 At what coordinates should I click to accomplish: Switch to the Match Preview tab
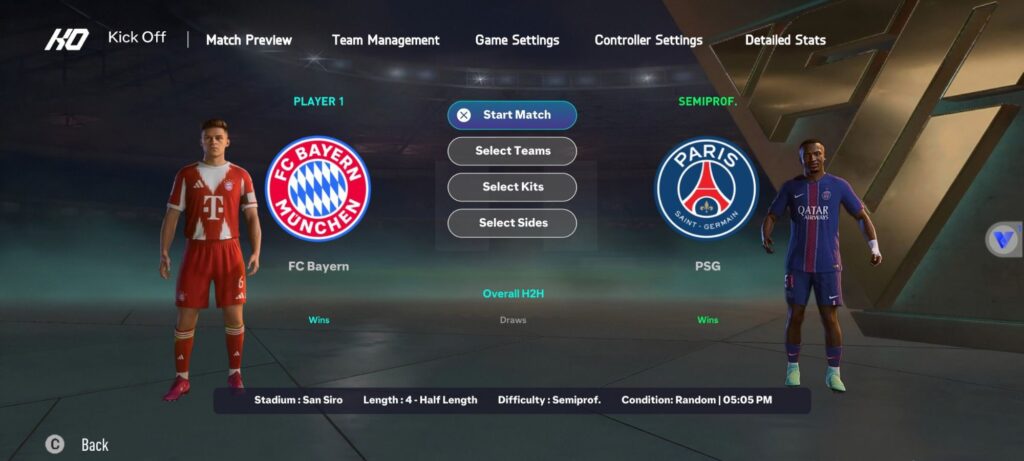tap(249, 40)
